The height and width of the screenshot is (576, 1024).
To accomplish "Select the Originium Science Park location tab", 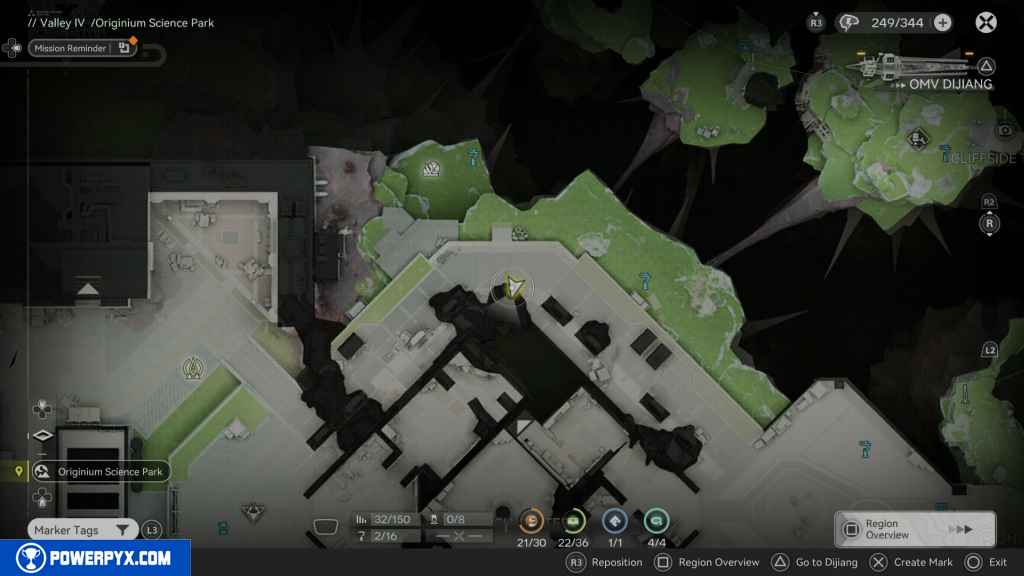I will (98, 472).
